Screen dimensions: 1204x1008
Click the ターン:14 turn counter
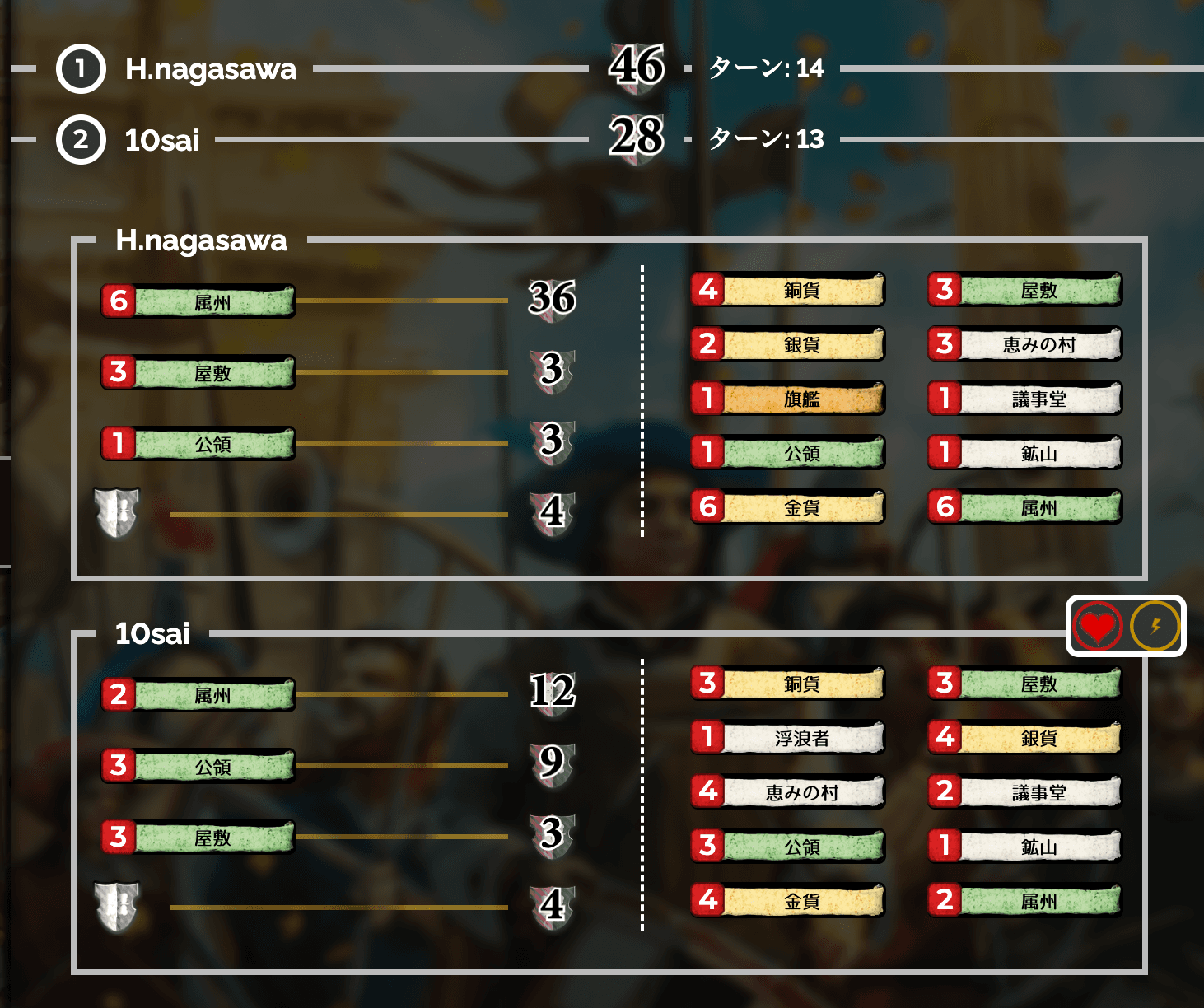768,70
